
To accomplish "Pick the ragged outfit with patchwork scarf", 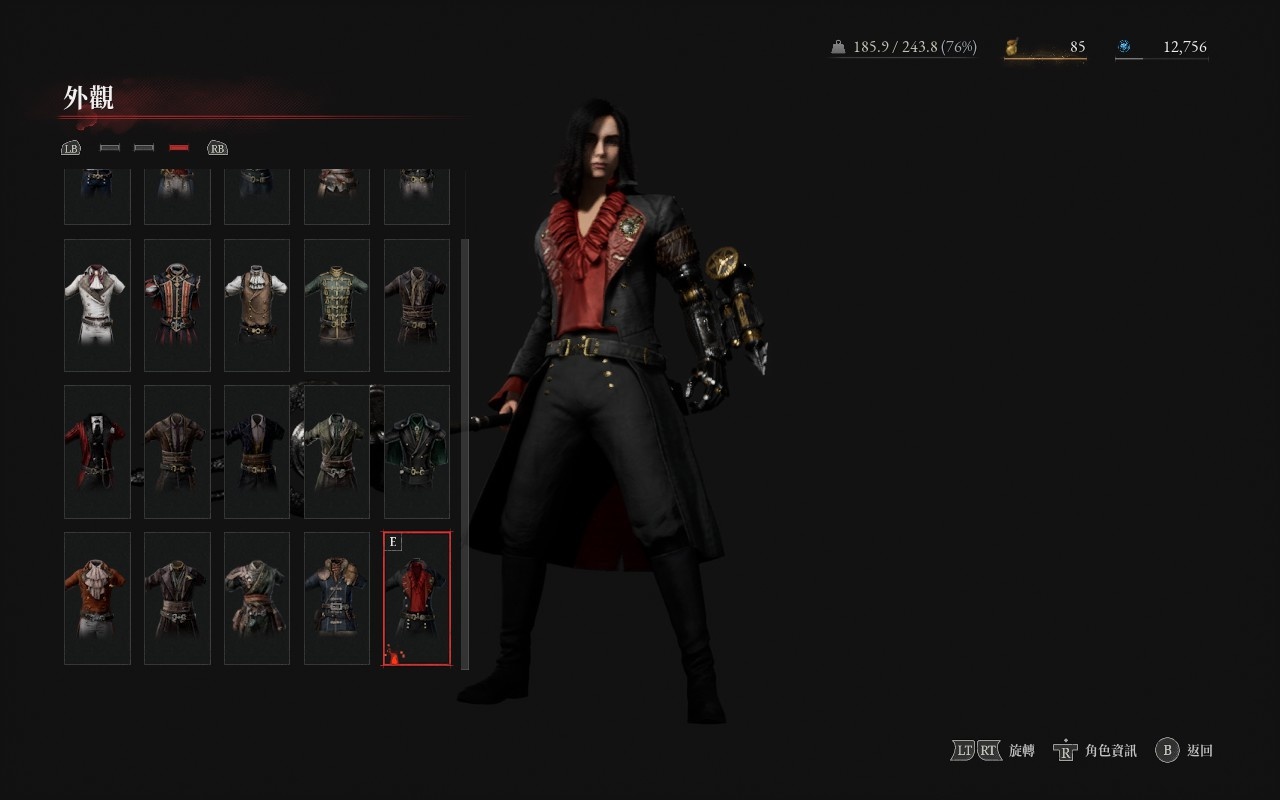I will click(x=257, y=598).
